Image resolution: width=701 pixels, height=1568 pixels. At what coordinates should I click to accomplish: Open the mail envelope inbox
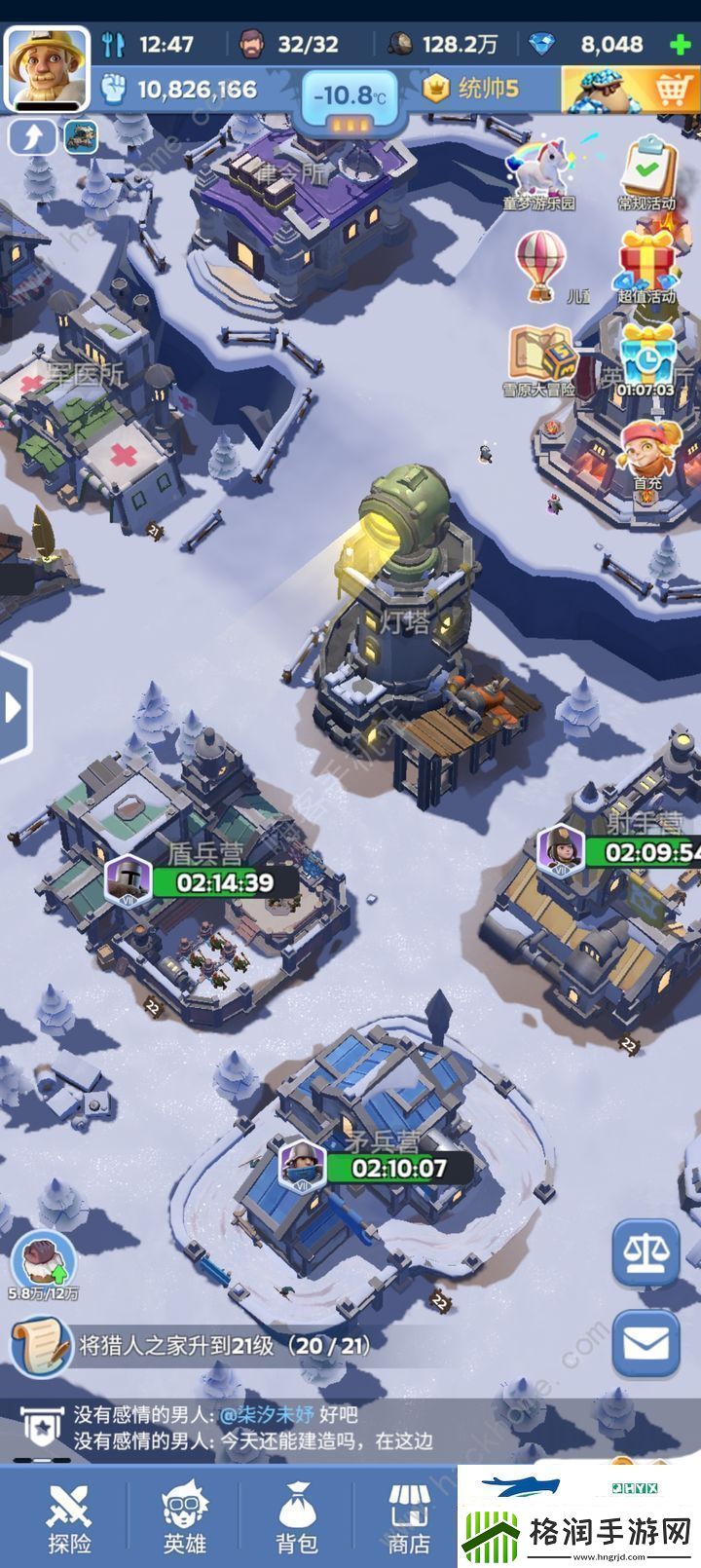[x=646, y=1345]
